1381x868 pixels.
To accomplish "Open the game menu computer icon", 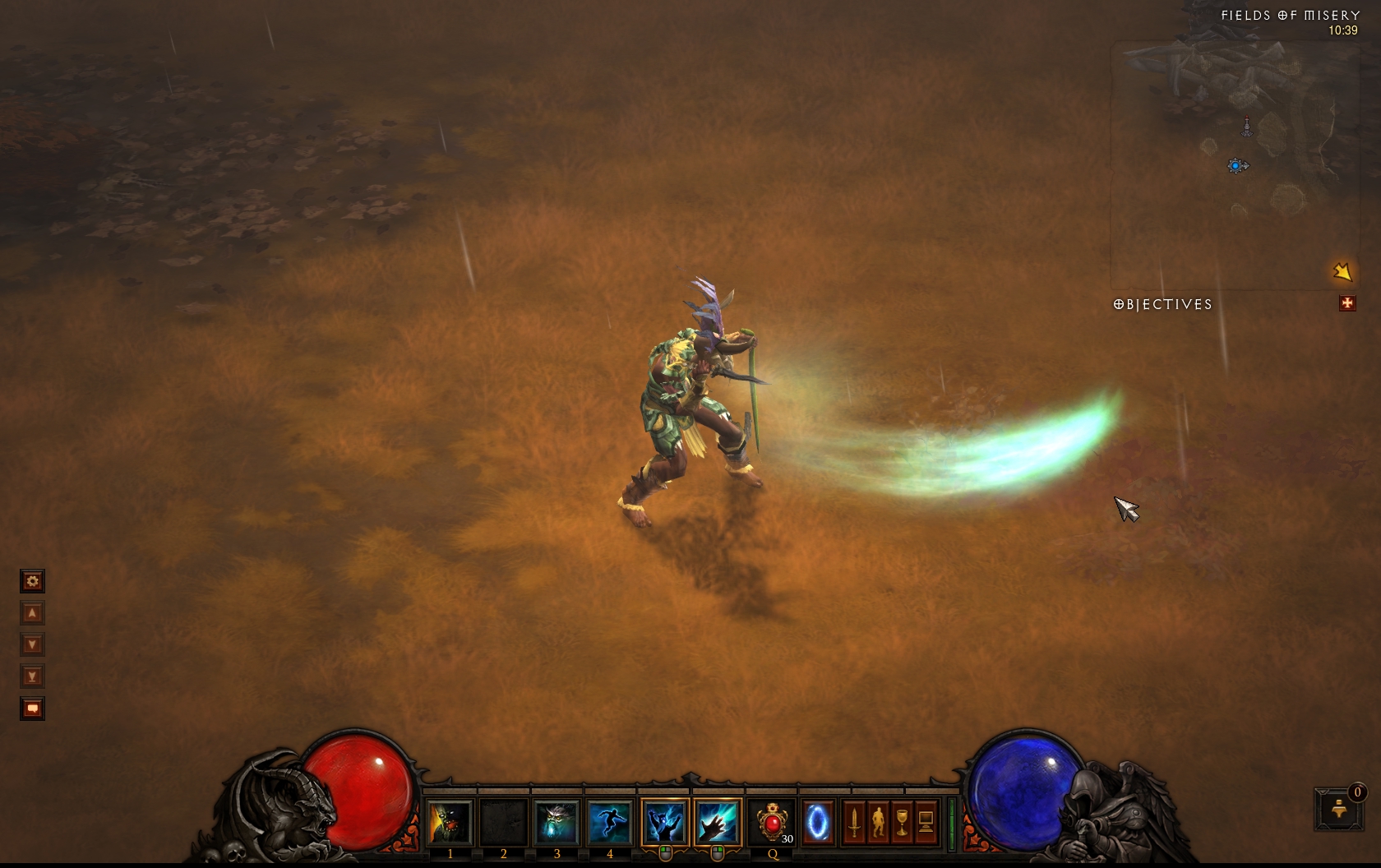I will (x=926, y=821).
